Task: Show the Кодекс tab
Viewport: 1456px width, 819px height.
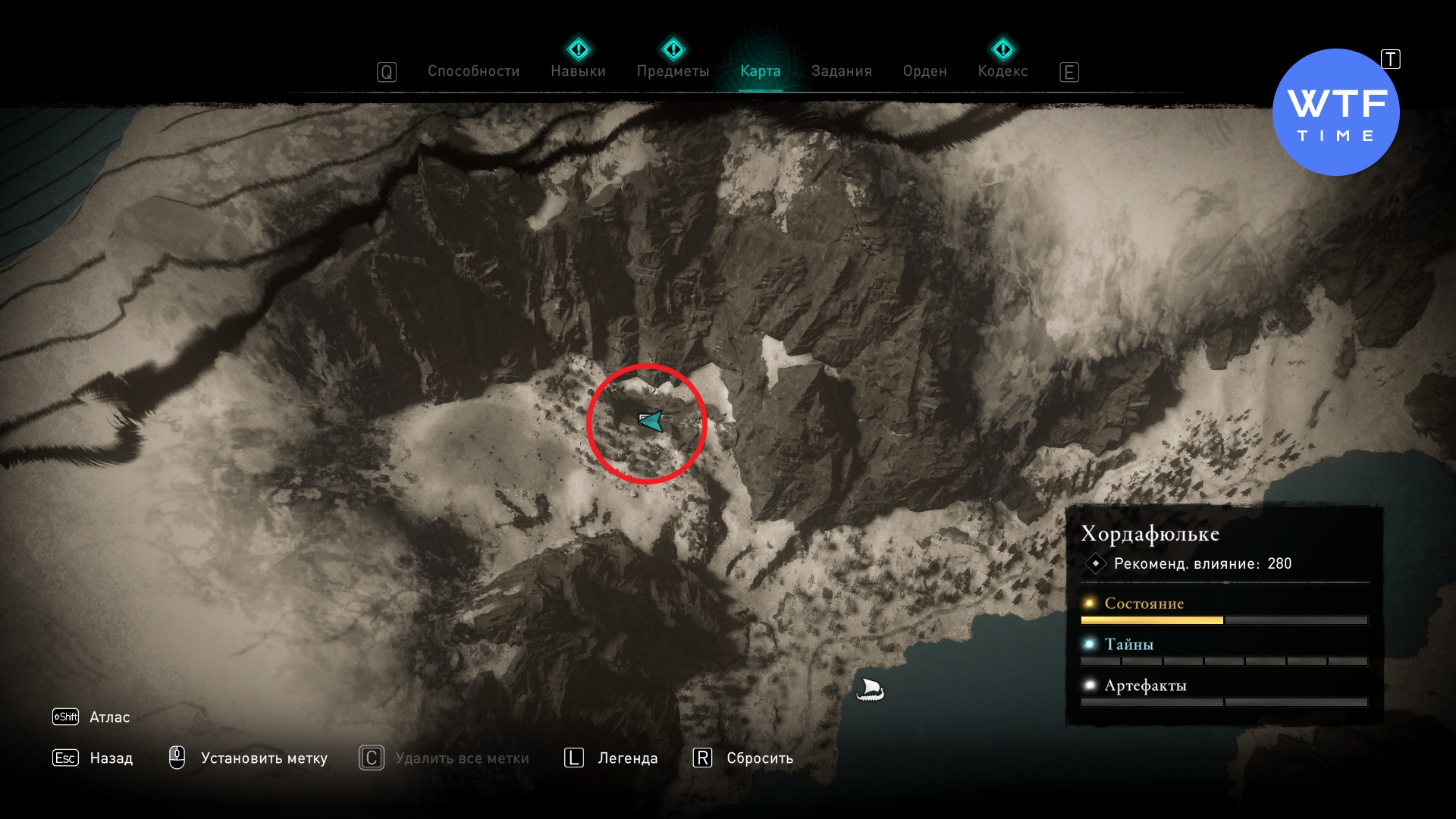Action: [1003, 71]
